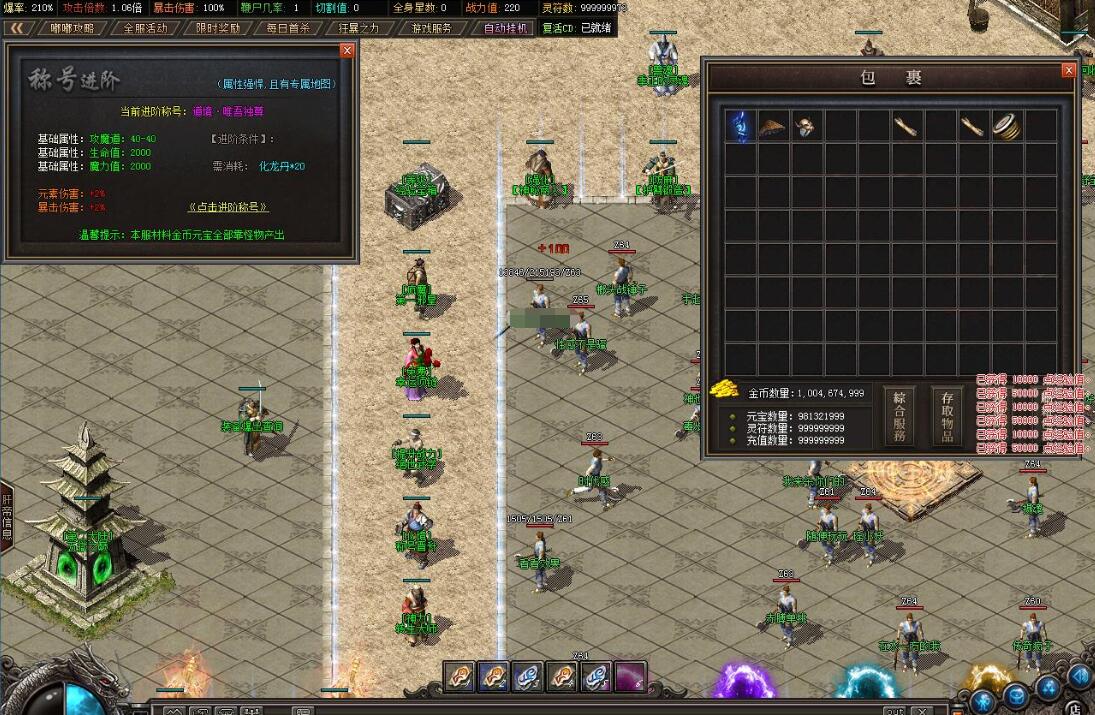Select the blue glowing item in the bag
This screenshot has width=1095, height=715.
(x=740, y=126)
